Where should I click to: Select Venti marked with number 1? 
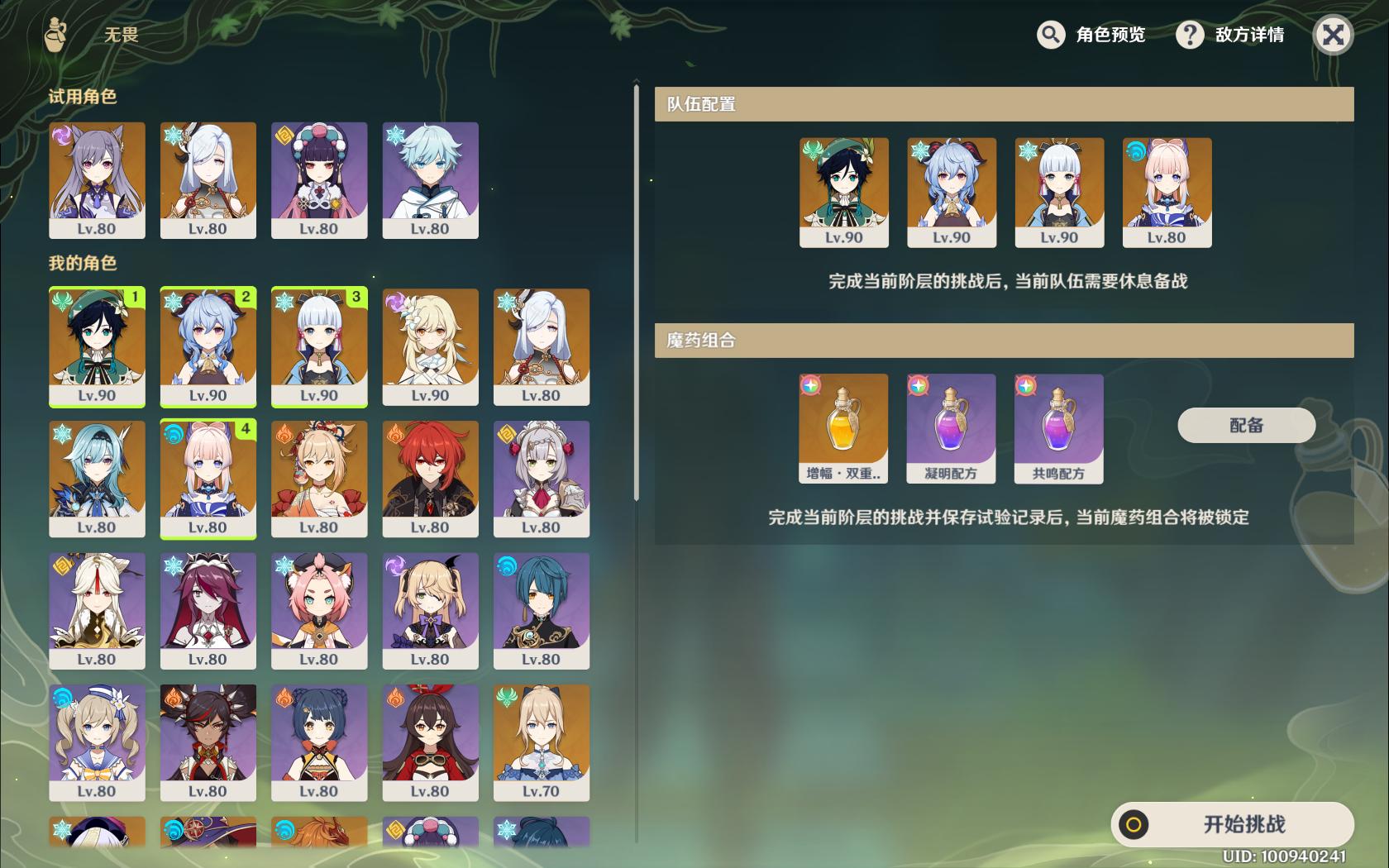(x=97, y=347)
